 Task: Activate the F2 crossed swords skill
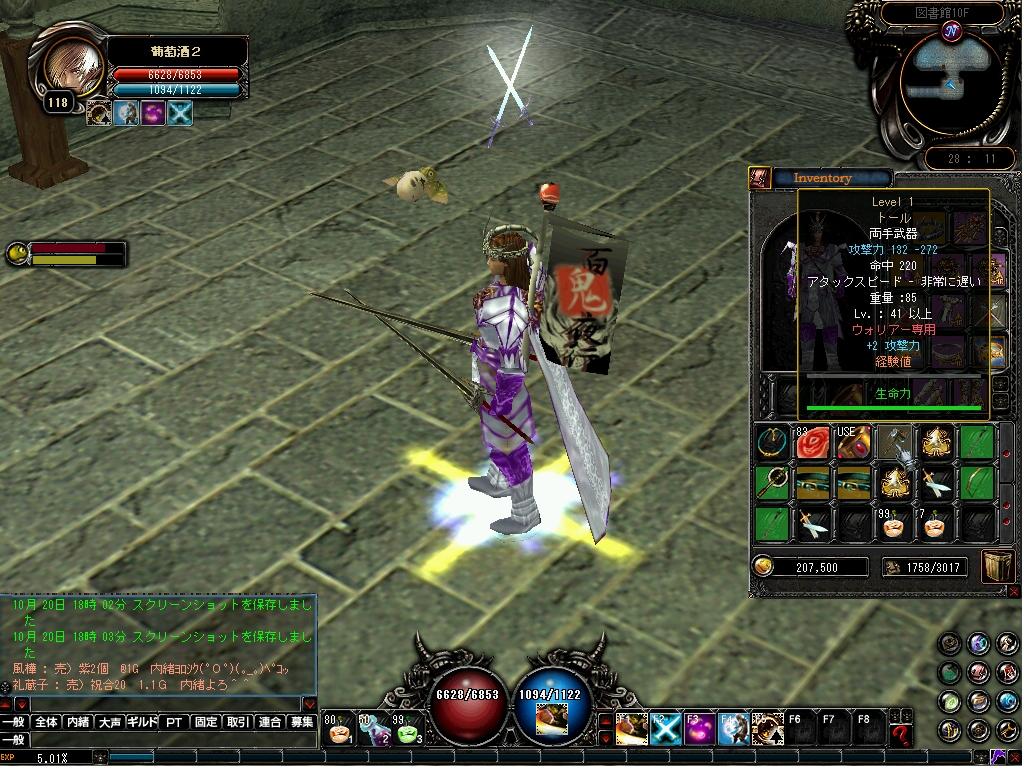665,730
